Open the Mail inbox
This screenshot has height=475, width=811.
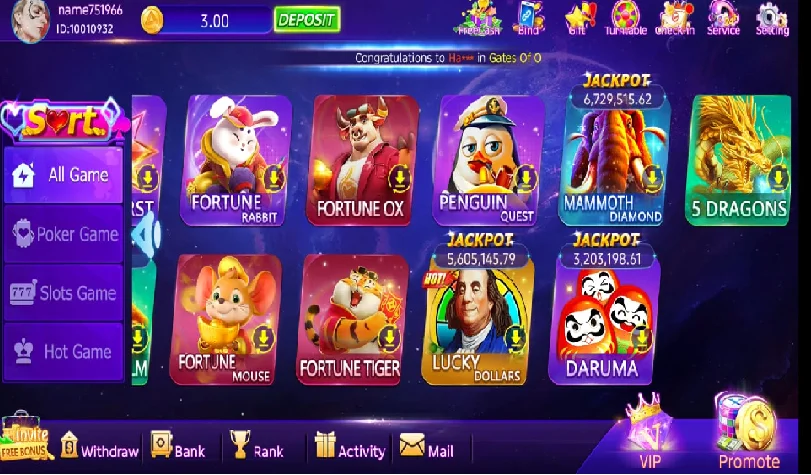[427, 448]
